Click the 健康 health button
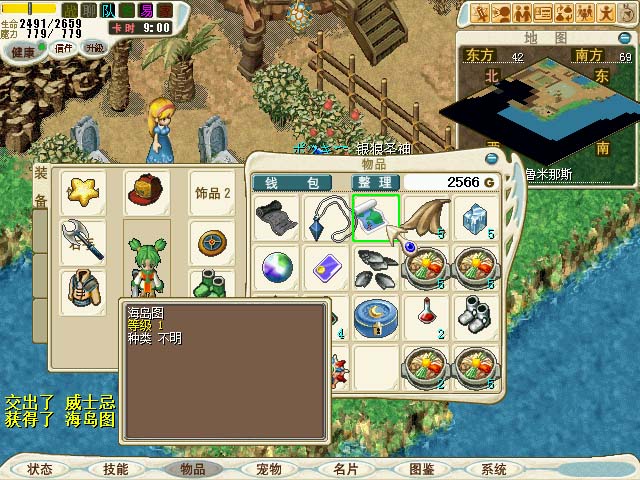Image resolution: width=640 pixels, height=480 pixels. pos(22,50)
